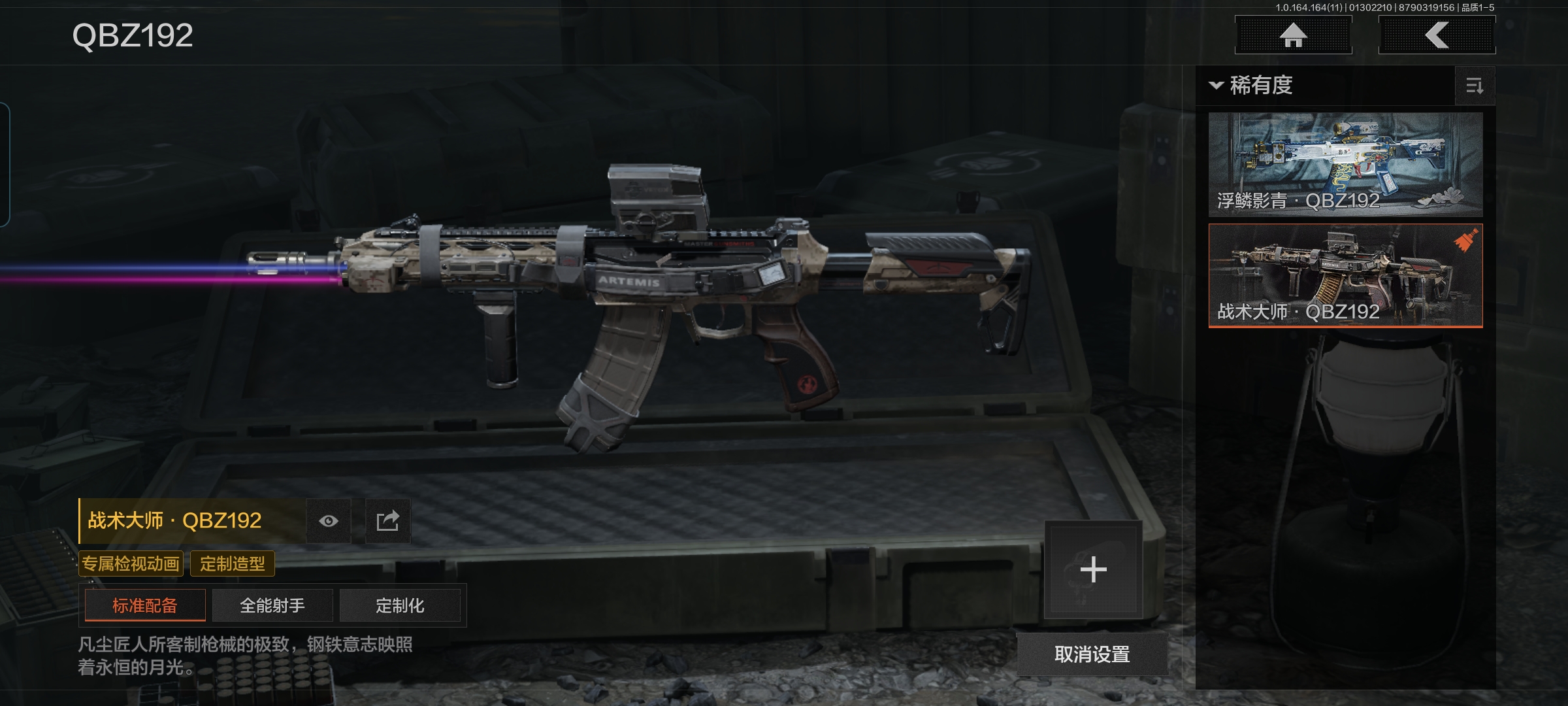
Task: Select the 浮鳞影青 · QBZ192 skin thumbnail
Action: tap(1345, 164)
